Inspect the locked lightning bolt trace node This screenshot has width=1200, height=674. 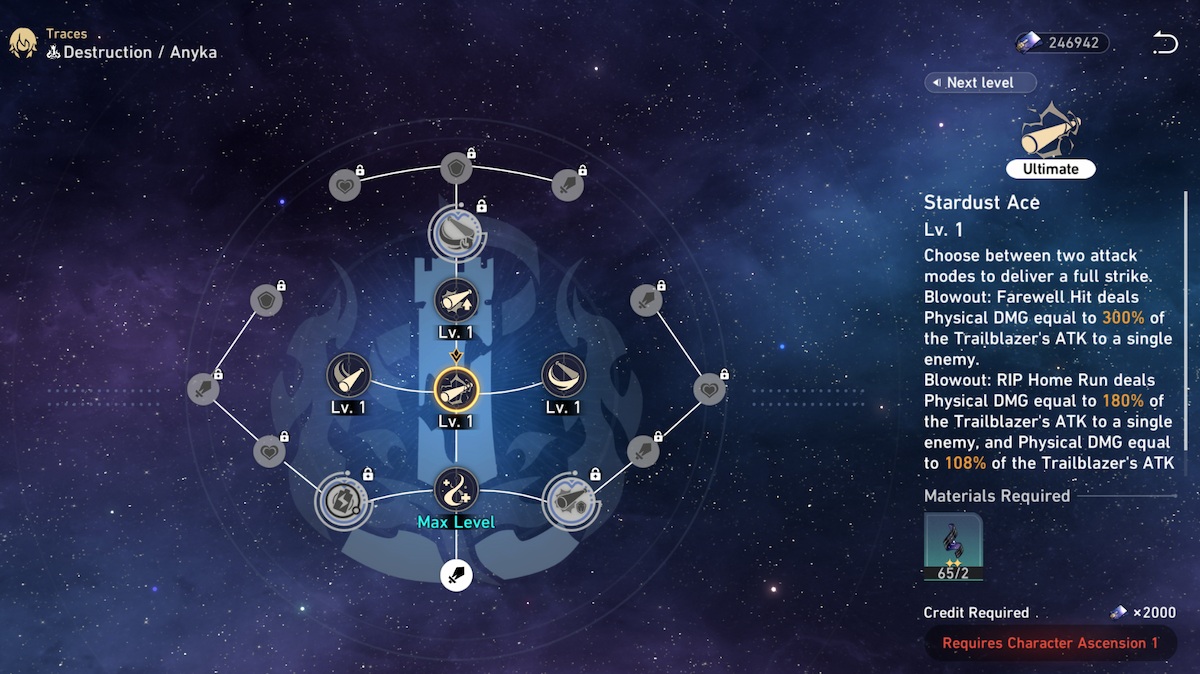point(343,499)
